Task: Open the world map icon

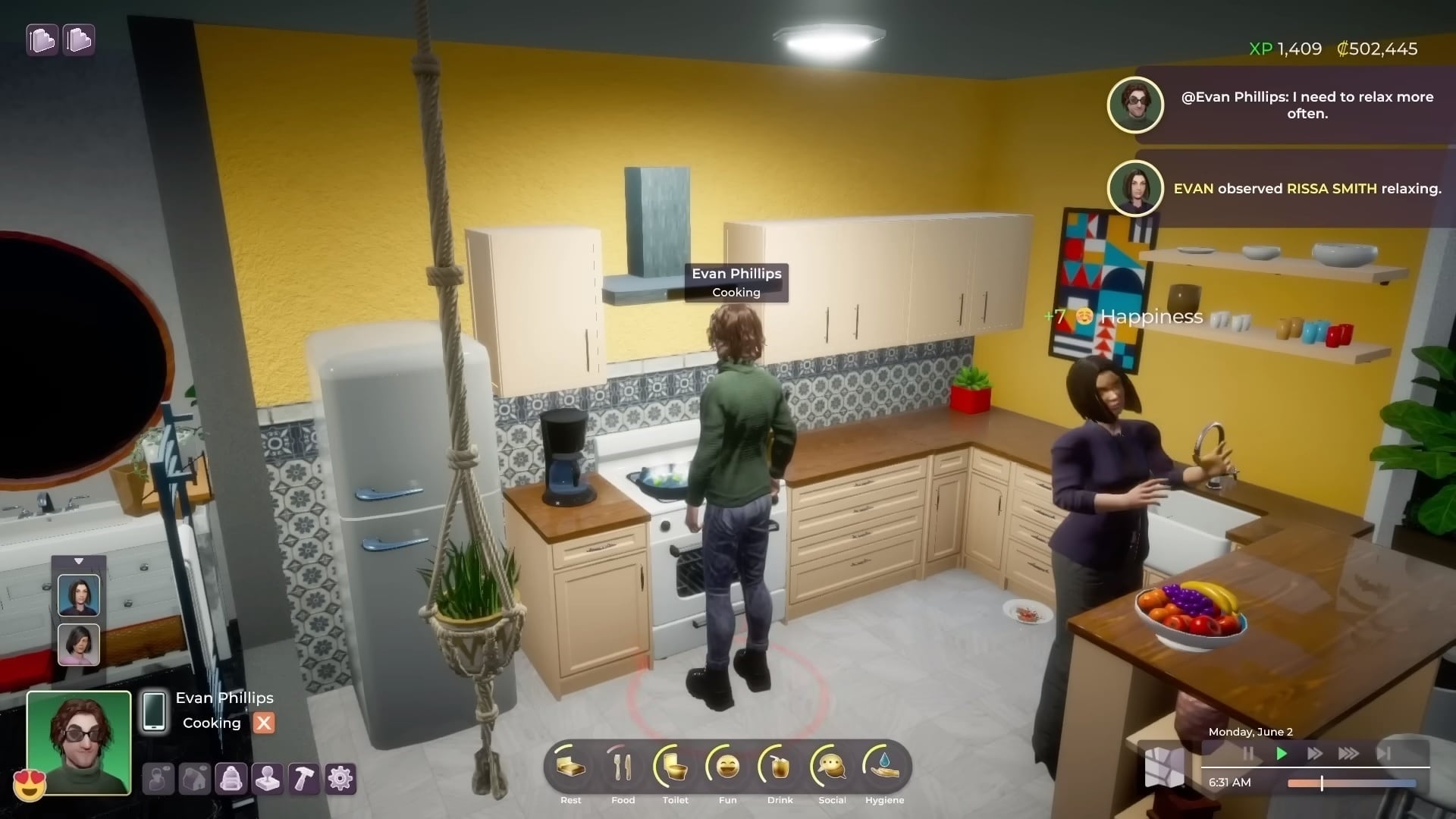Action: (1166, 767)
